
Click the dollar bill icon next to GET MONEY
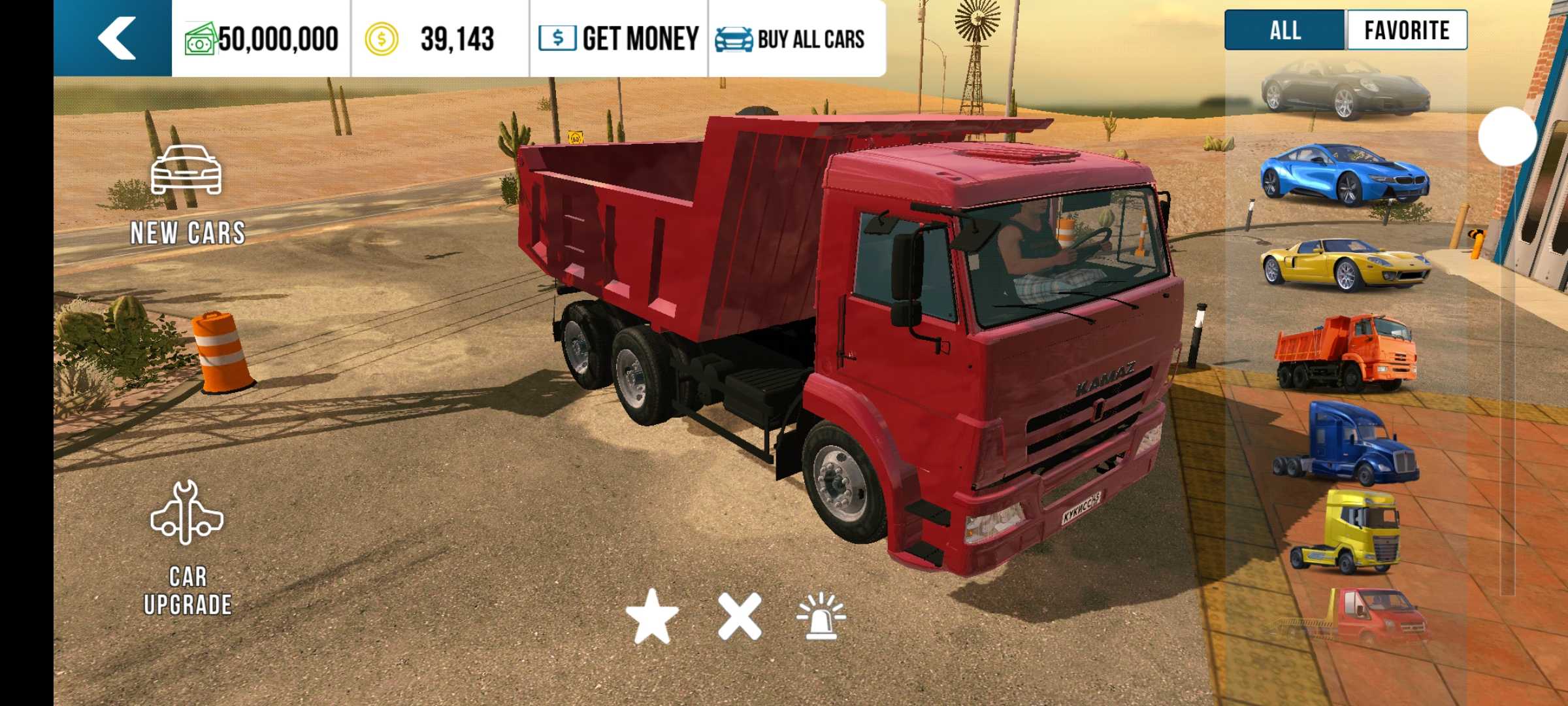coord(557,37)
